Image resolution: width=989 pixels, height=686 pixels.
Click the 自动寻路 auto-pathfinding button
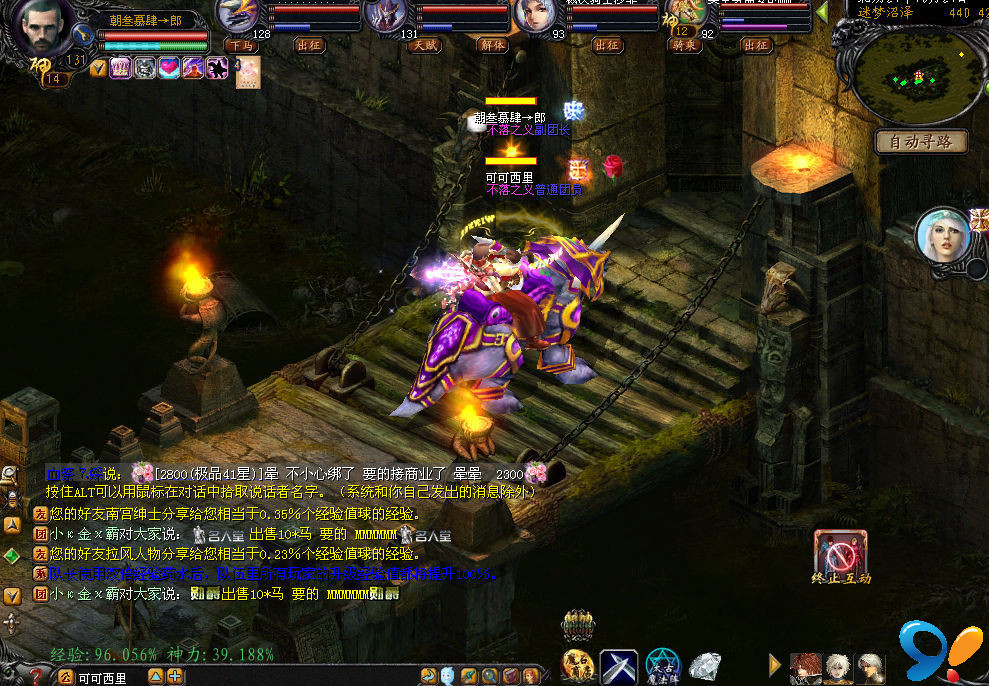pos(921,142)
